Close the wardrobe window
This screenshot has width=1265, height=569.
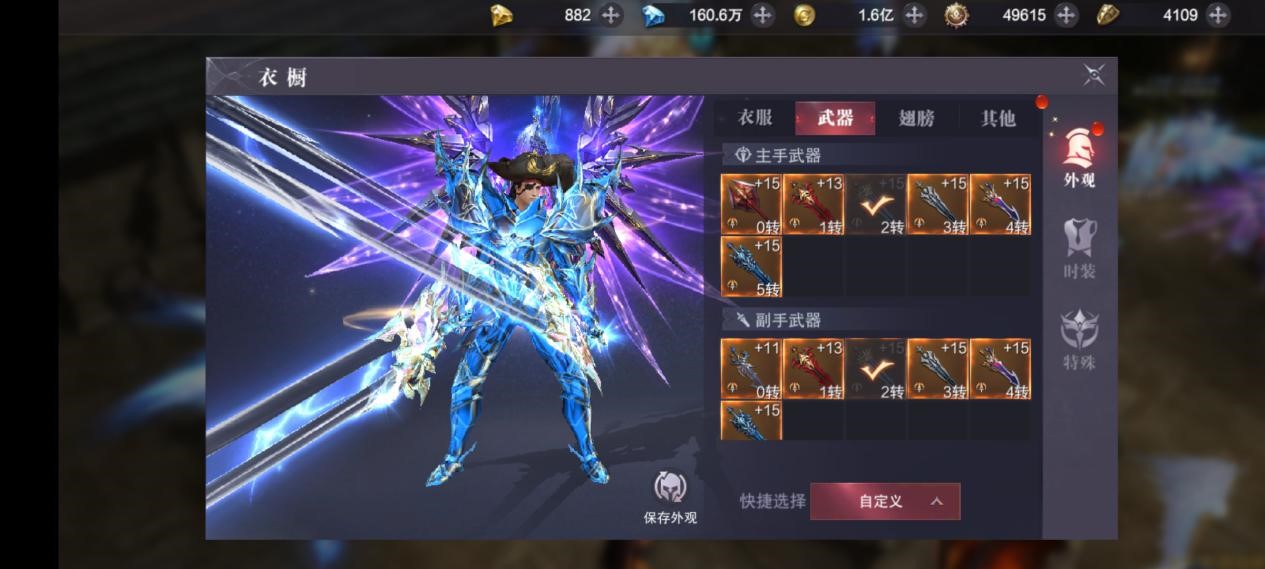click(1094, 75)
